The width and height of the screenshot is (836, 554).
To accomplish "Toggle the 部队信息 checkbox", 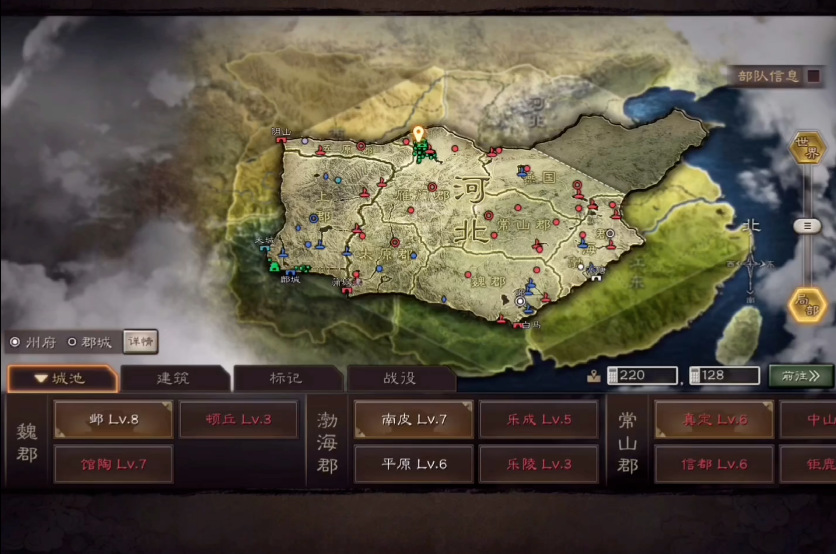I will (x=813, y=76).
